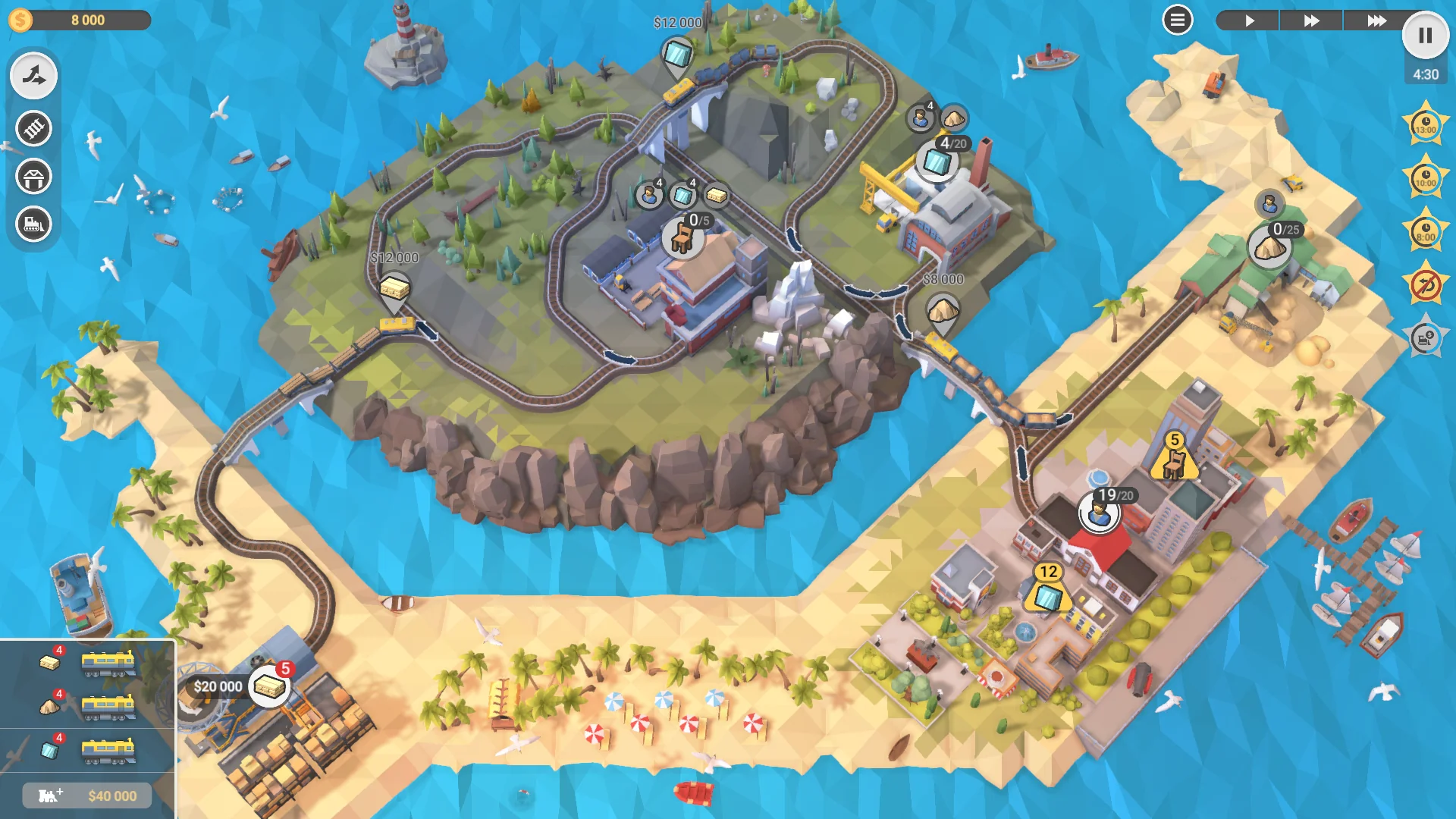The height and width of the screenshot is (819, 1456).
Task: Open the hamburger game menu
Action: coord(1176,20)
